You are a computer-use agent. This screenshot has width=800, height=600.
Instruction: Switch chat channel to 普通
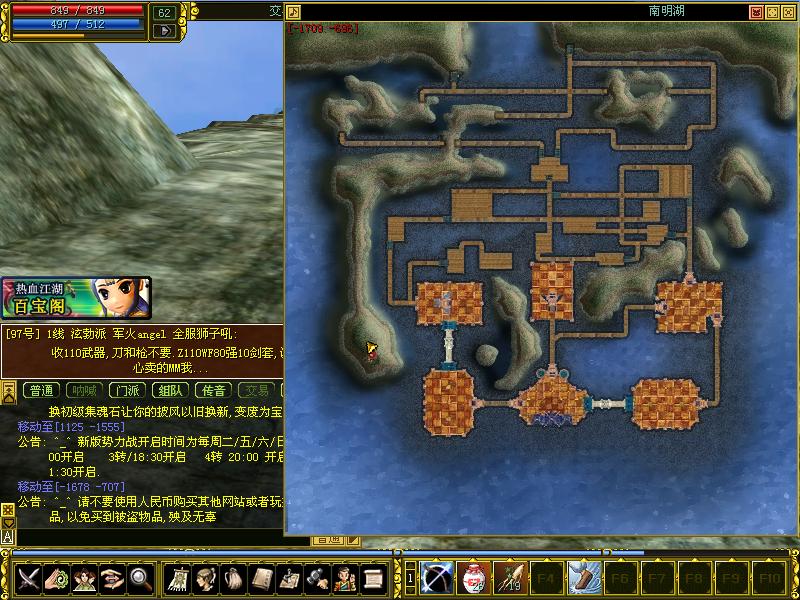pos(41,391)
